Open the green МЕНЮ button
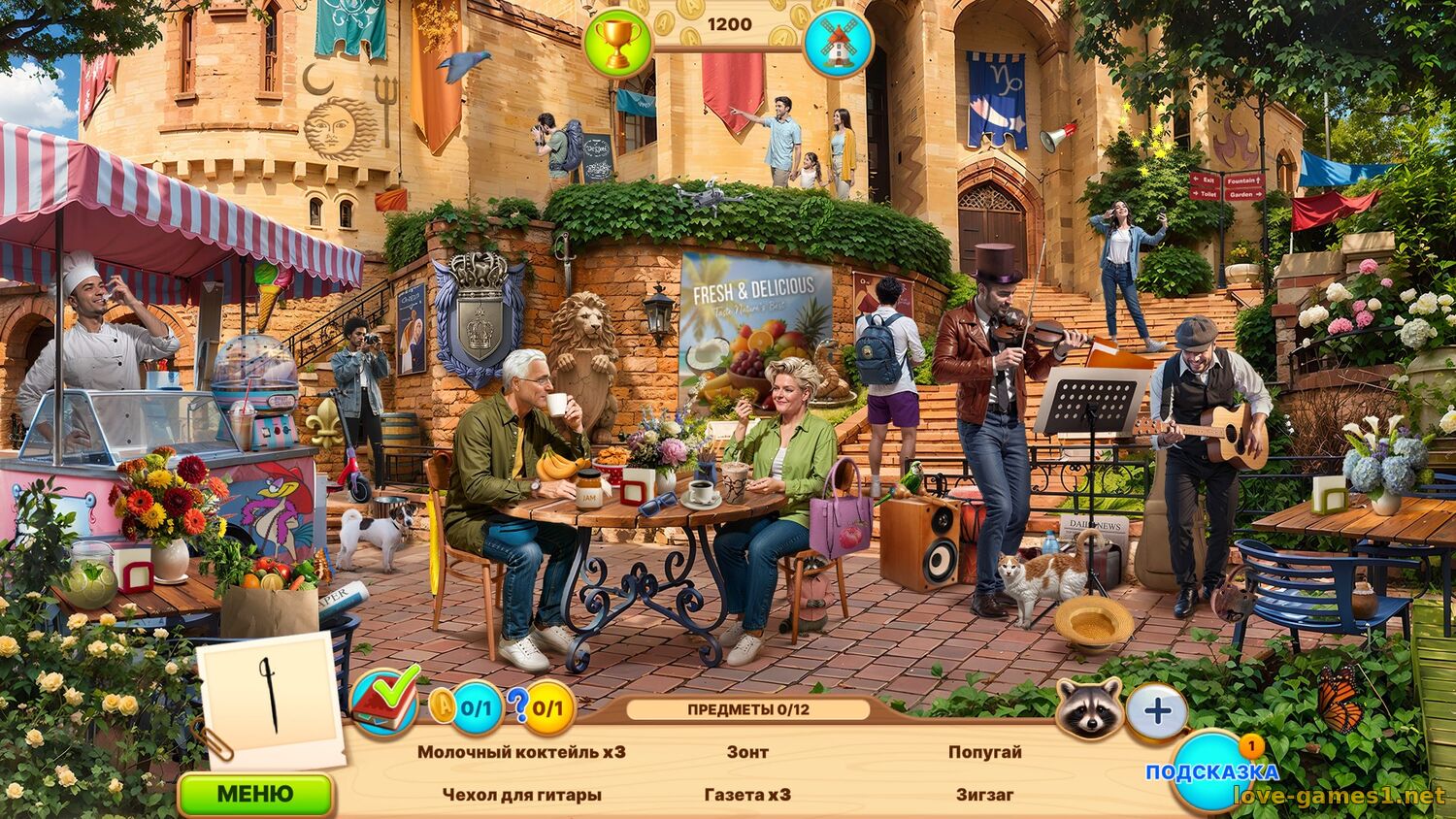Screen dimensions: 1456x819 255,794
